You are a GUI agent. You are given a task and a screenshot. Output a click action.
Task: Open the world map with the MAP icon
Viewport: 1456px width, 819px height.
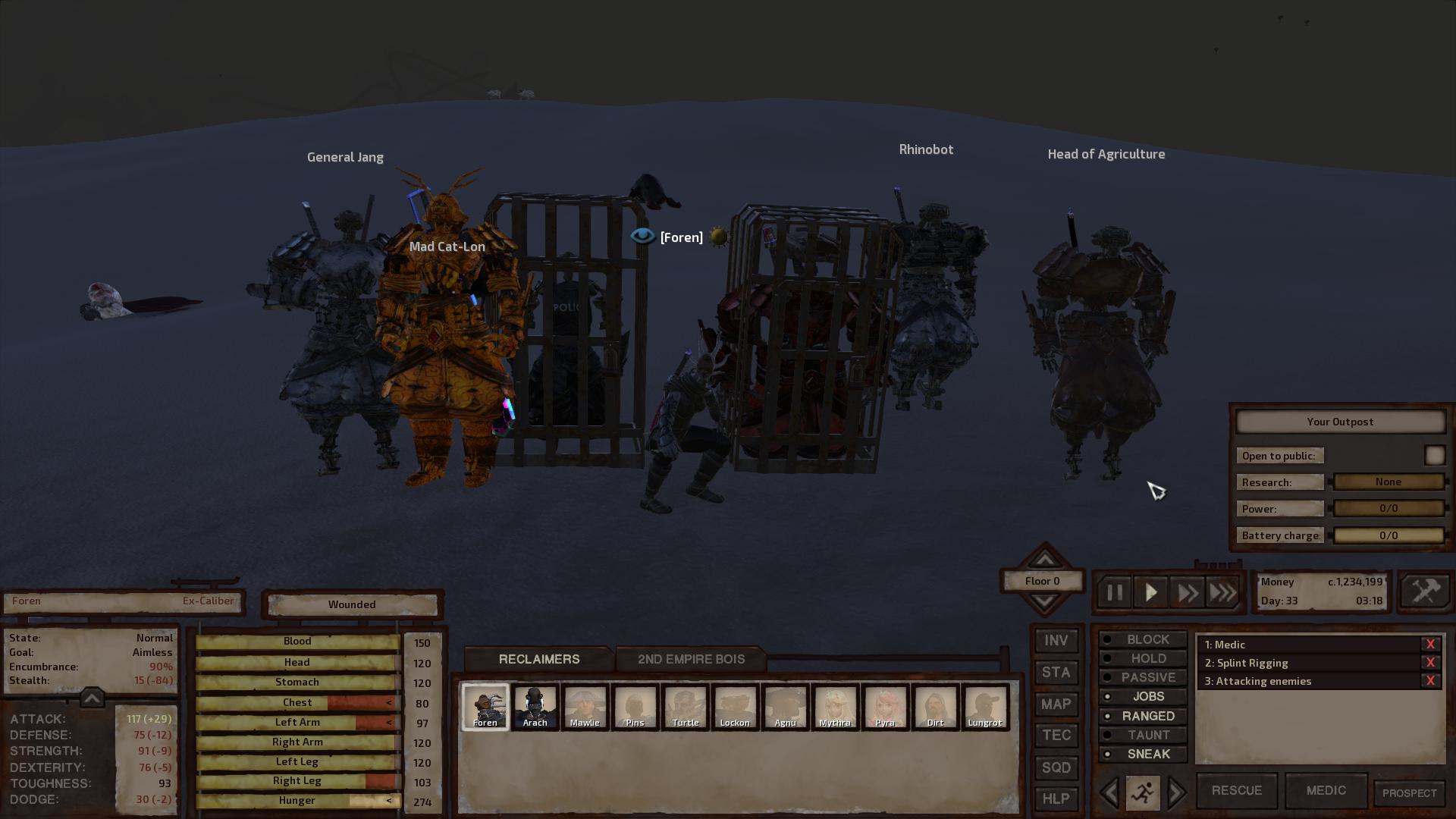[x=1056, y=704]
